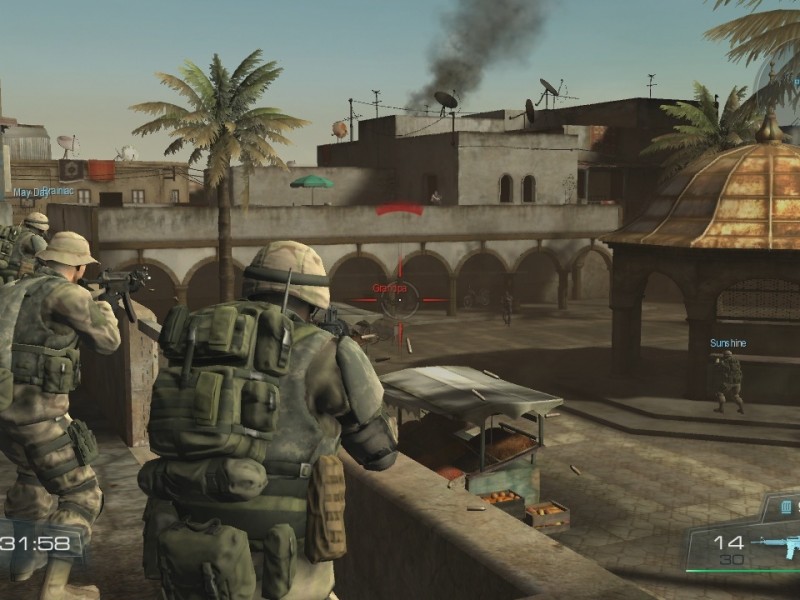This screenshot has width=800, height=600.
Task: Click the magazine clip icon
Action: click(x=785, y=507)
